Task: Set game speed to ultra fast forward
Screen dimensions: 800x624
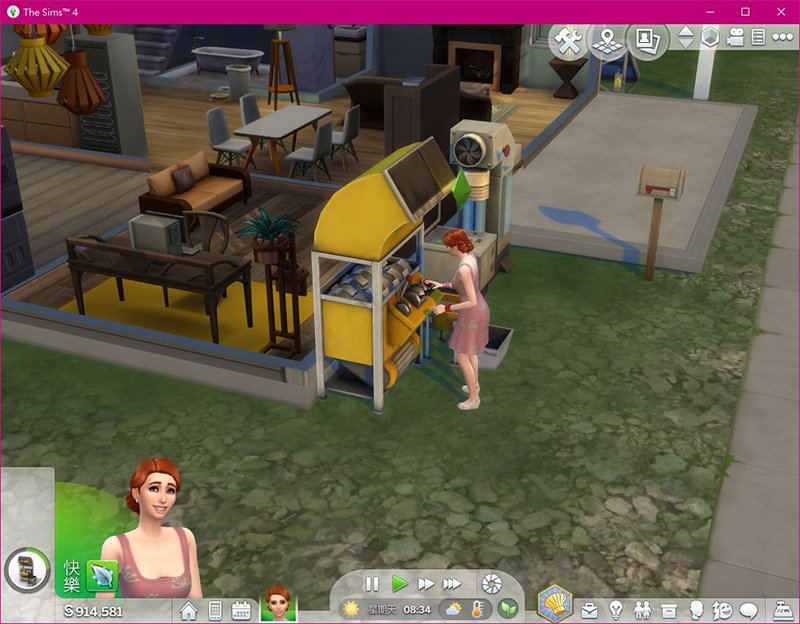Action: (x=453, y=583)
